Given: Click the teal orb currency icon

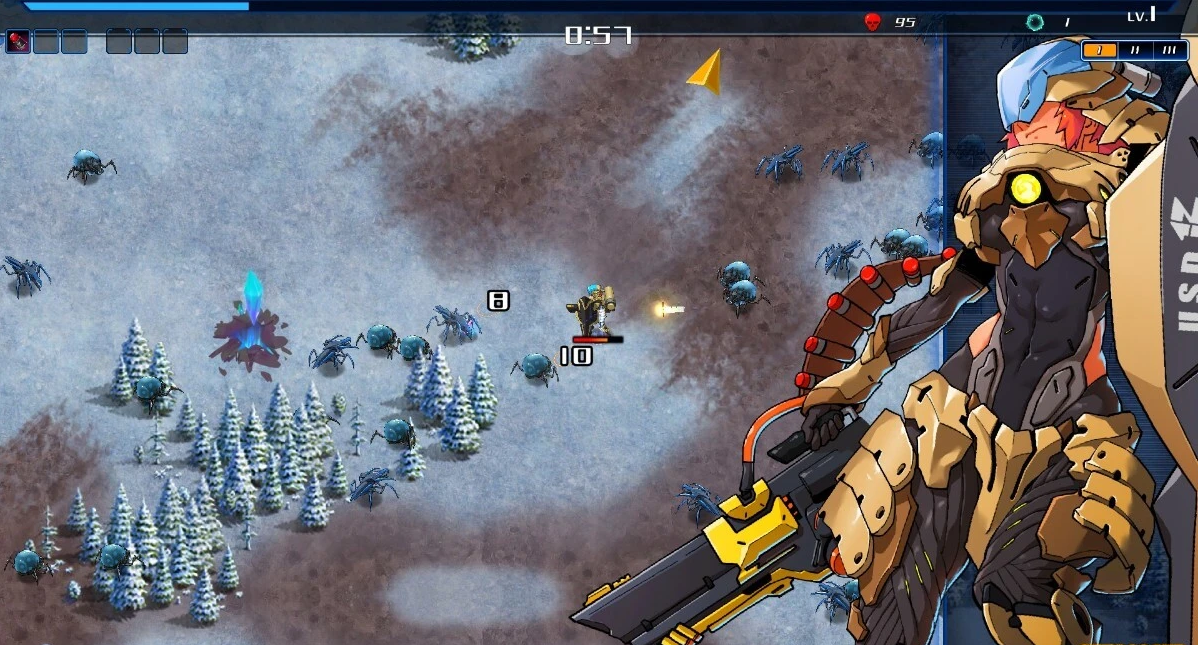Looking at the screenshot, I should point(1034,21).
